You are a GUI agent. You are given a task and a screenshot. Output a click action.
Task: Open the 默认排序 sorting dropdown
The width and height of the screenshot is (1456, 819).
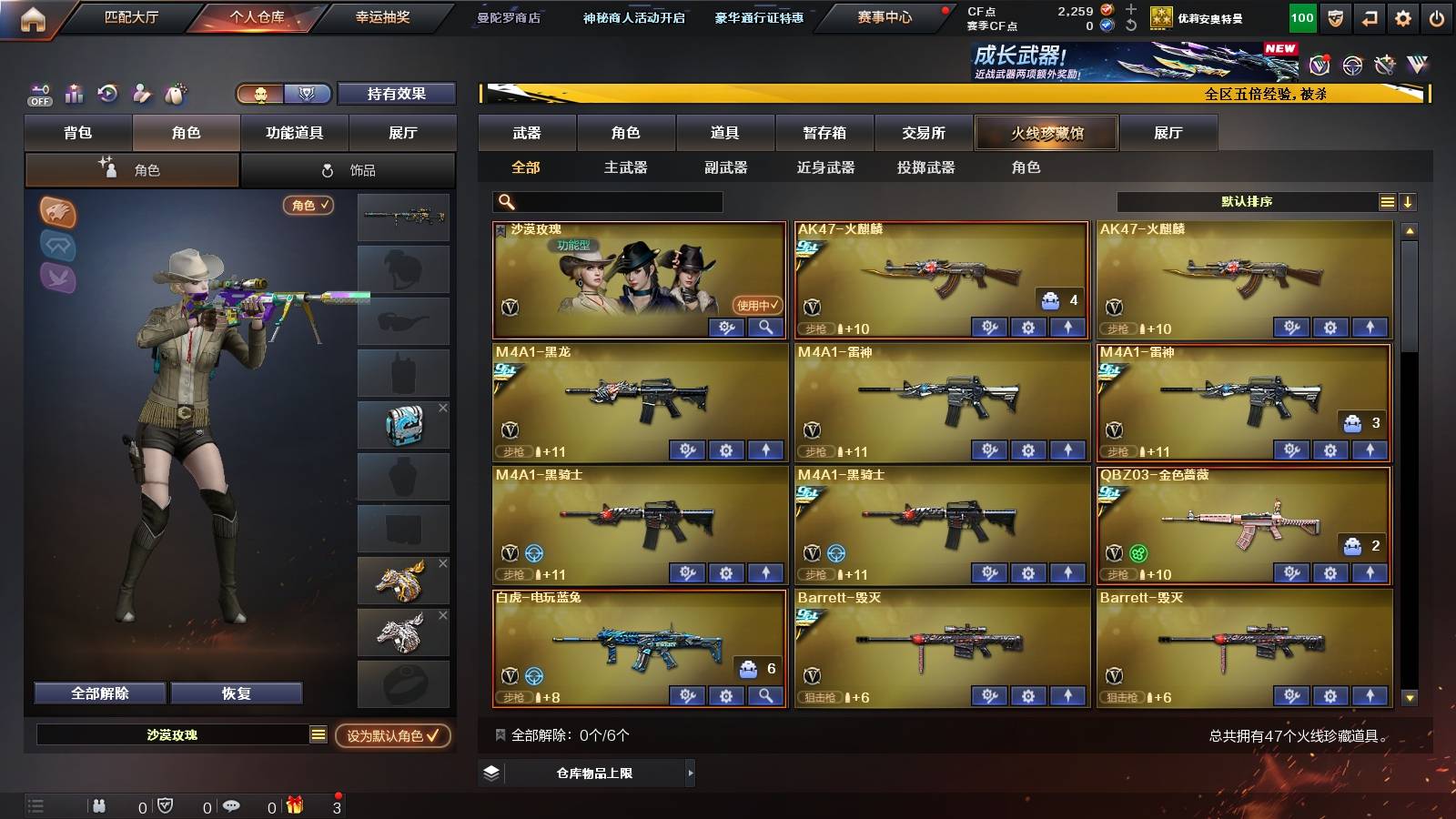[x=1247, y=201]
